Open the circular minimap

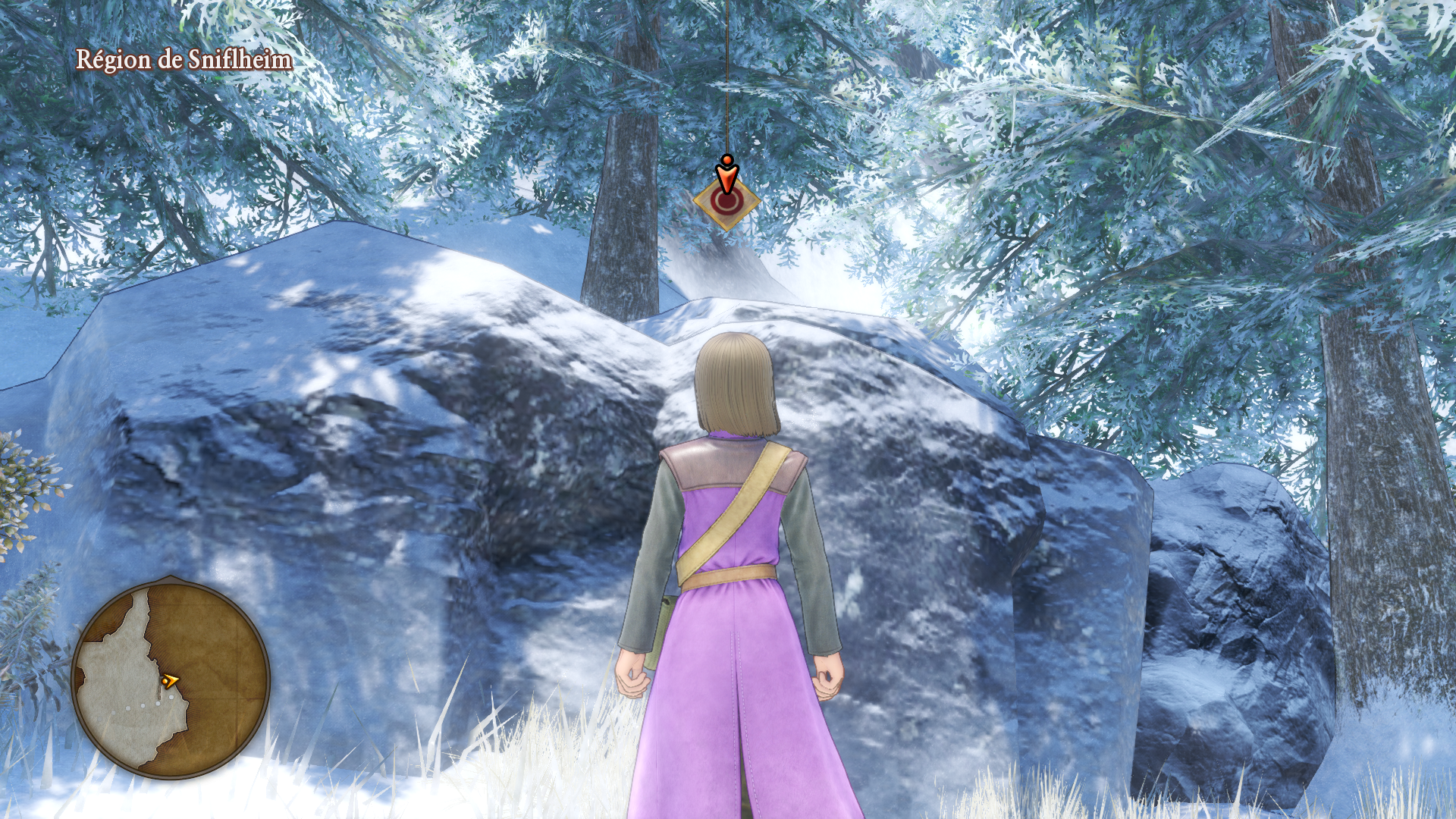tap(171, 679)
